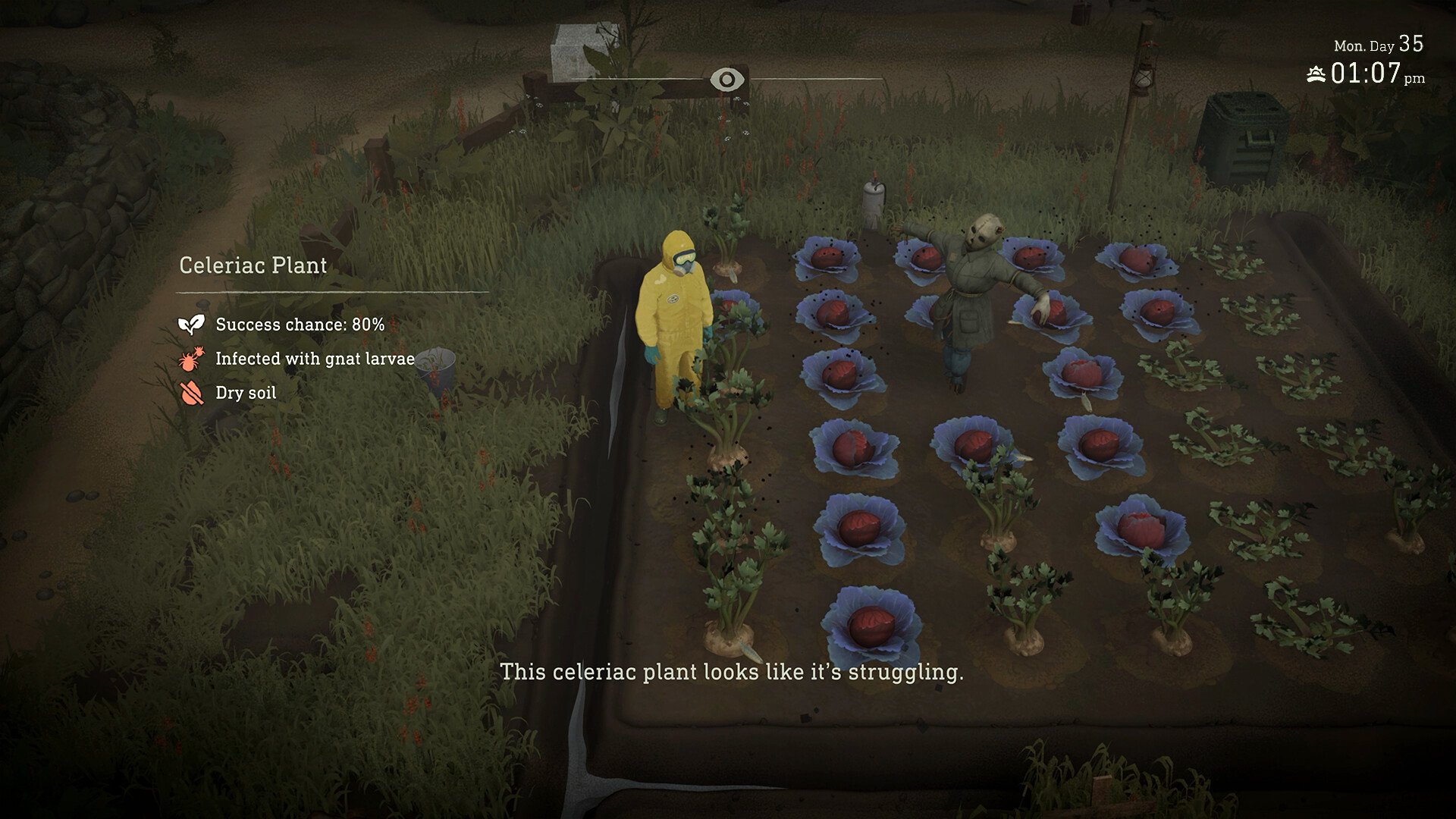Select the gnat larvae infection icon
This screenshot has height=819, width=1456.
click(192, 359)
